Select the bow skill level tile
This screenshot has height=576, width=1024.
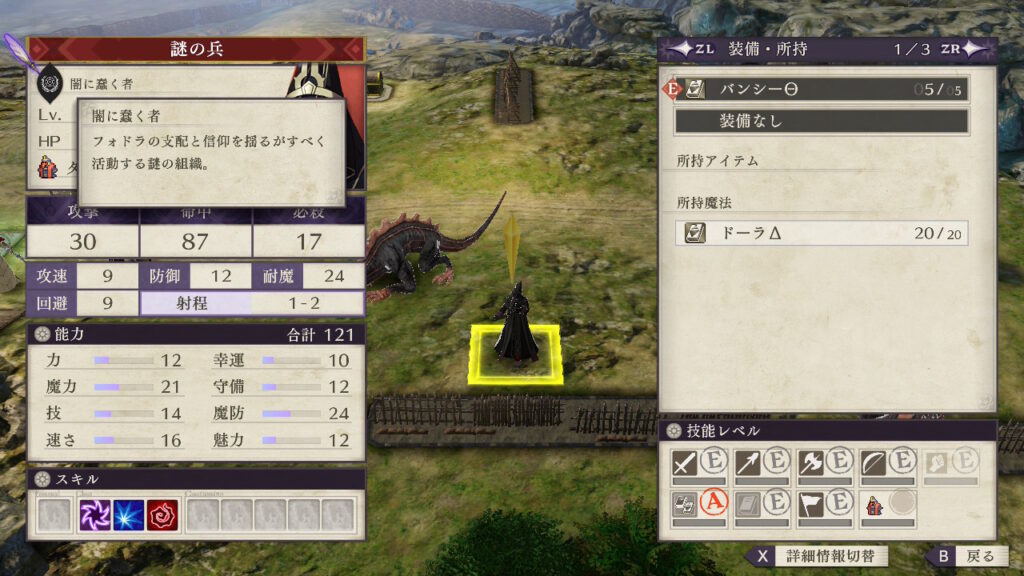coord(887,464)
